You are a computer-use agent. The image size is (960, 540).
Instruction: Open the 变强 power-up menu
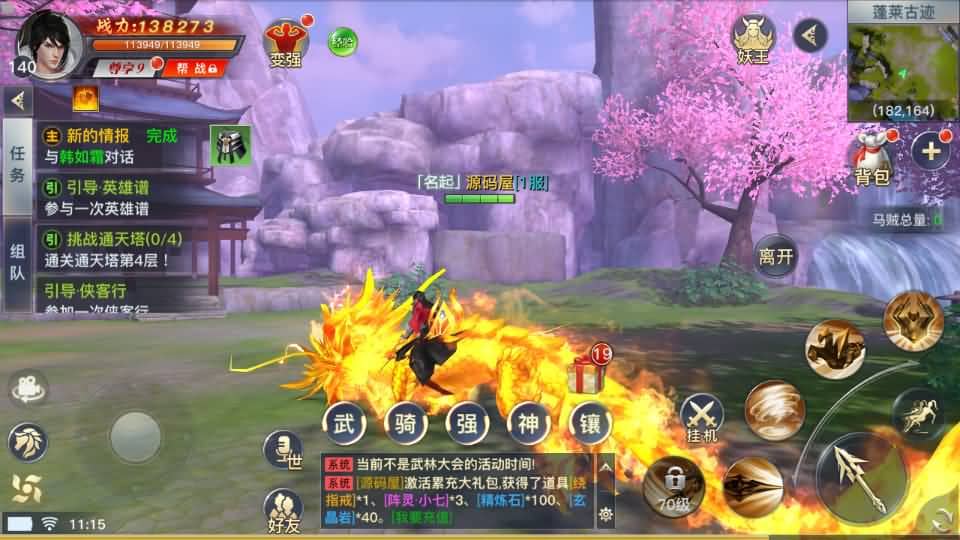(x=284, y=42)
